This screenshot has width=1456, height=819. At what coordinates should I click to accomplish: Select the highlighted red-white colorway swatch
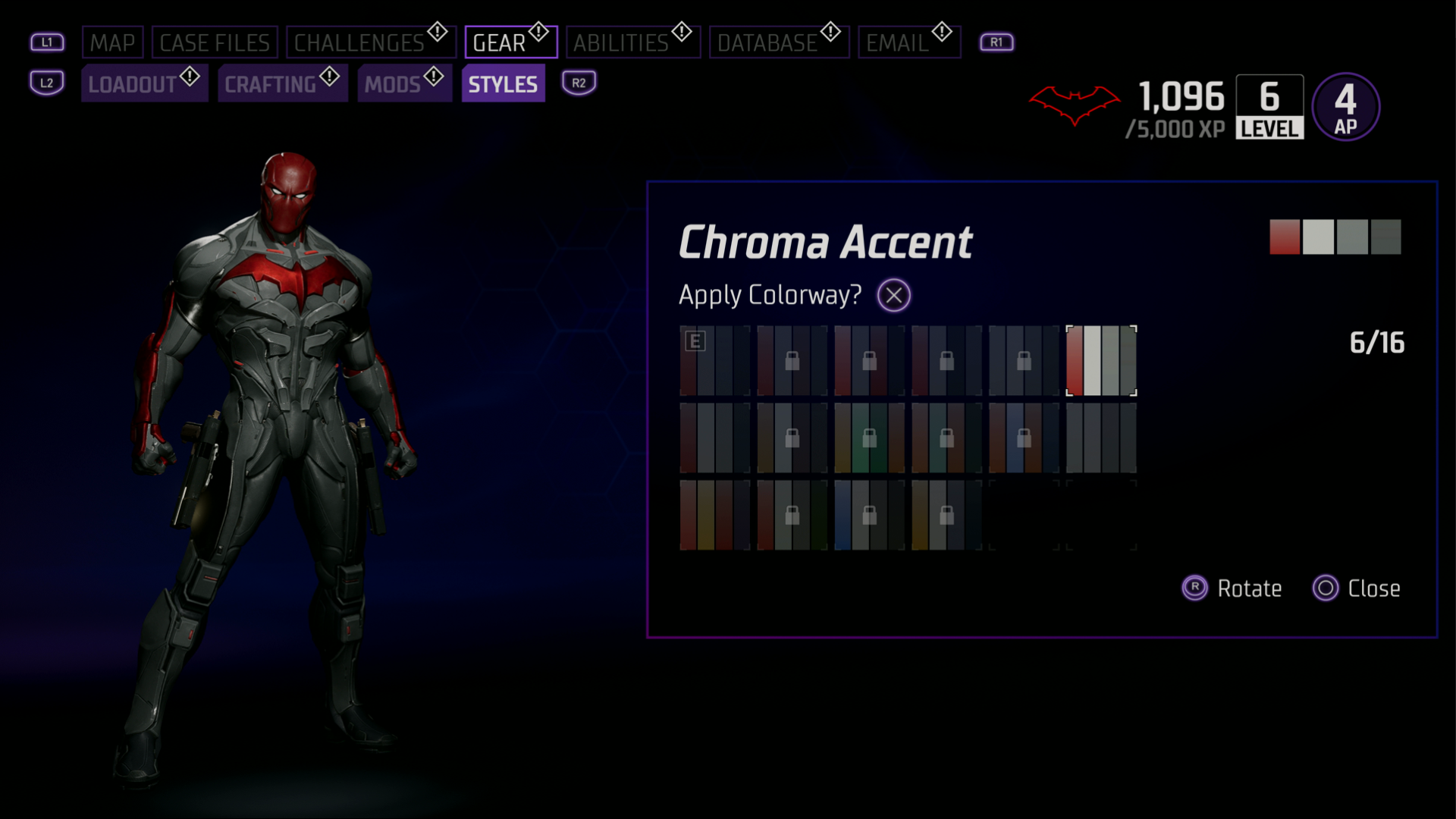coord(1101,360)
